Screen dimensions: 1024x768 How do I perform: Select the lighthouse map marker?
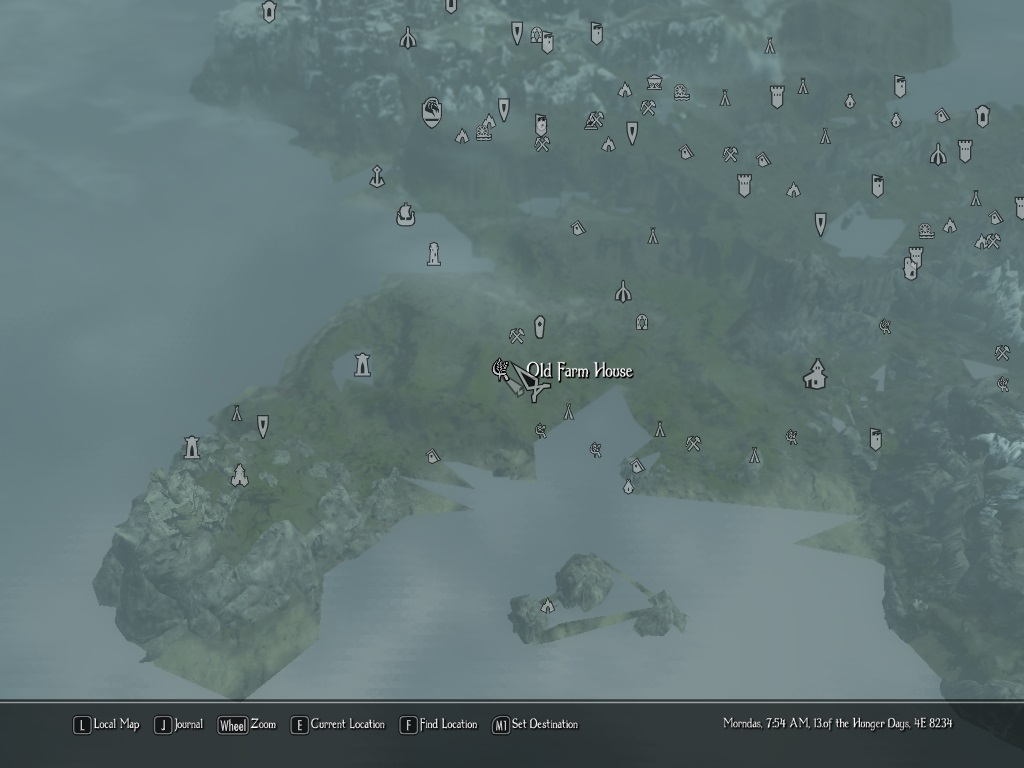pos(433,253)
